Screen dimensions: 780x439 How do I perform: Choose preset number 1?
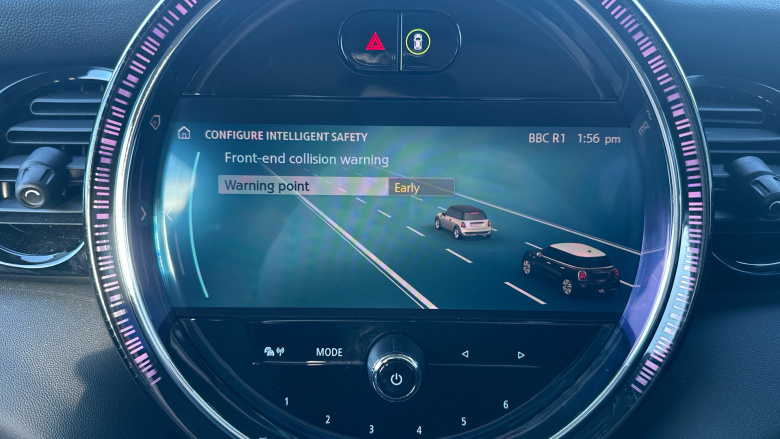[x=286, y=402]
